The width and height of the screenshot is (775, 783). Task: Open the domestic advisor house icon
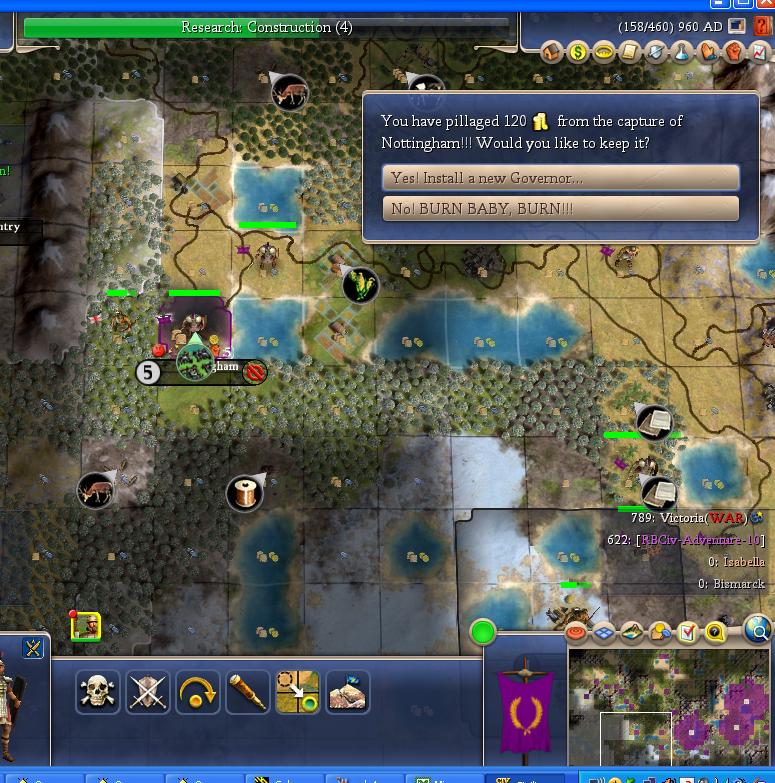tap(553, 53)
